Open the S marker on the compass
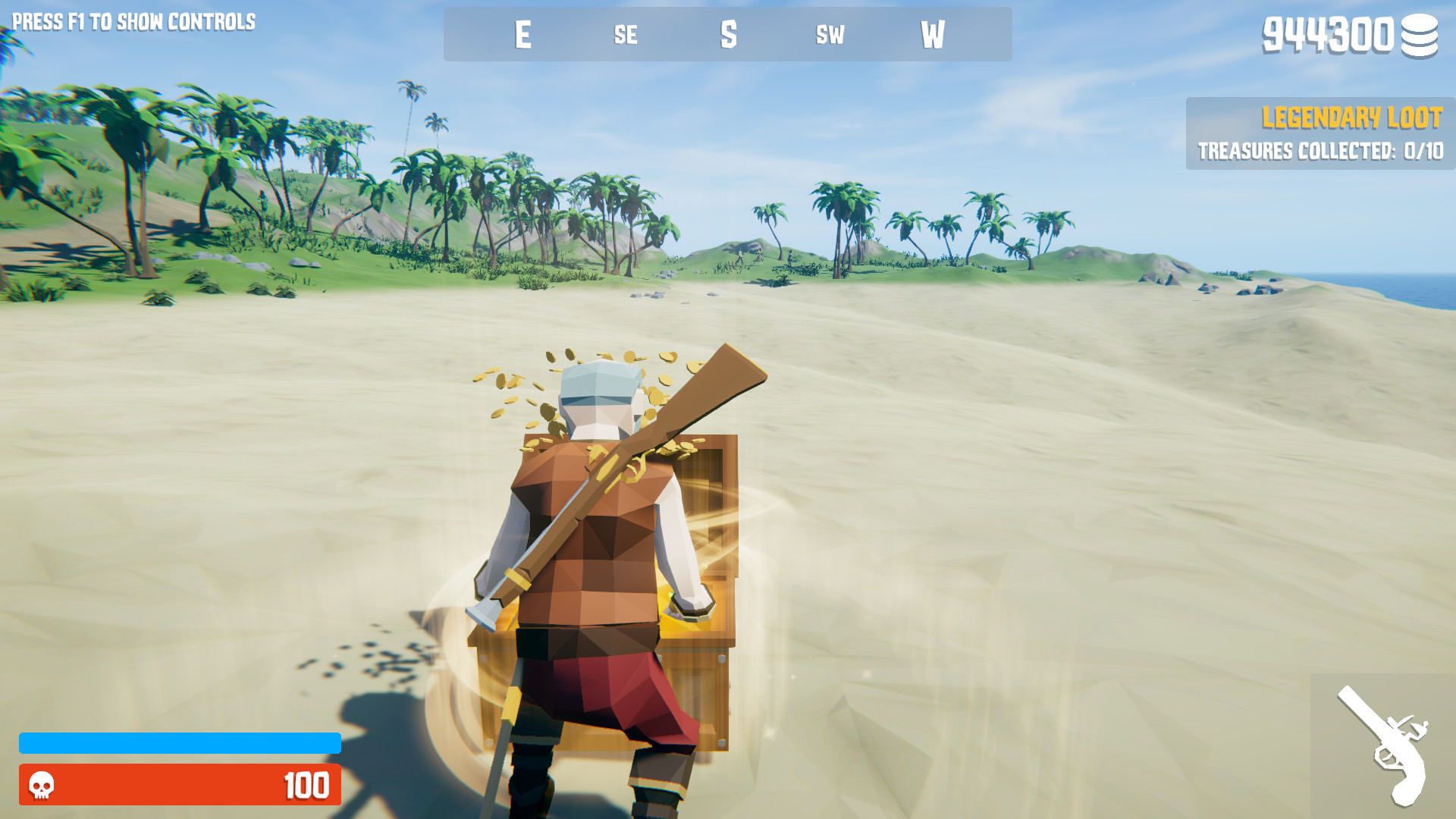Image resolution: width=1456 pixels, height=819 pixels. coord(729,33)
